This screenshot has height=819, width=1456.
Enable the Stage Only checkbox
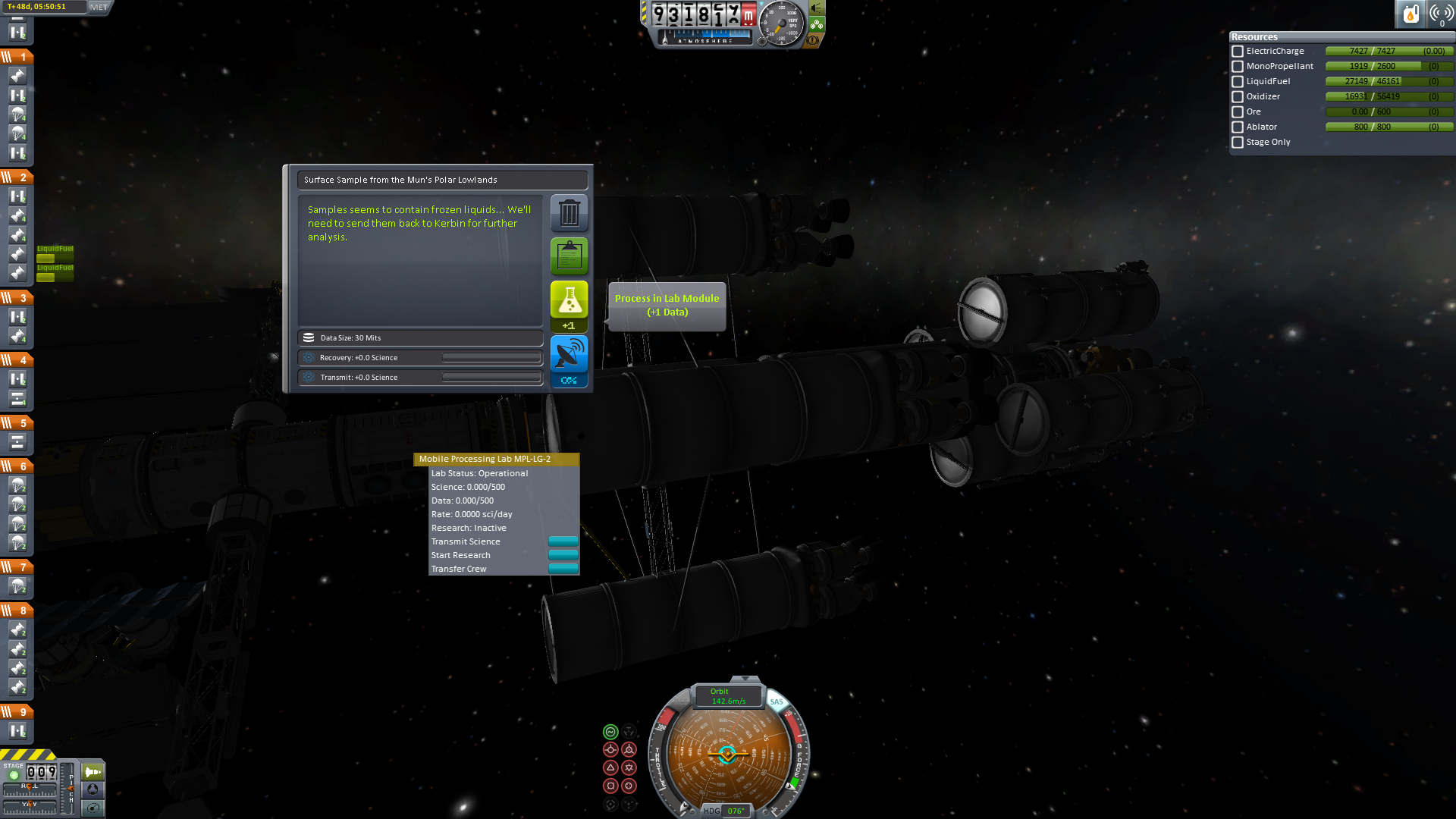(x=1238, y=143)
